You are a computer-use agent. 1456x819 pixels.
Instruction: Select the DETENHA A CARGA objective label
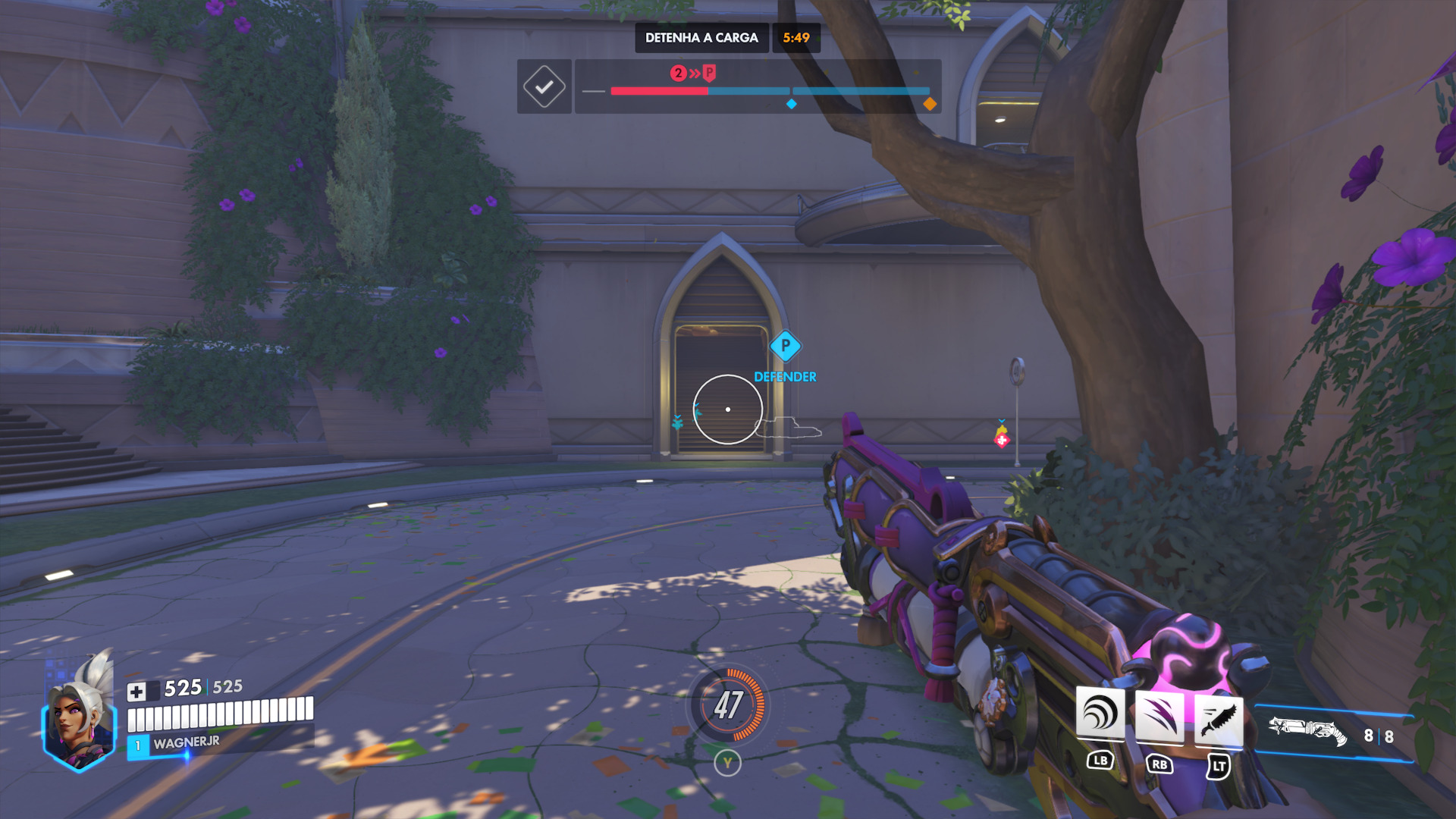click(x=701, y=38)
